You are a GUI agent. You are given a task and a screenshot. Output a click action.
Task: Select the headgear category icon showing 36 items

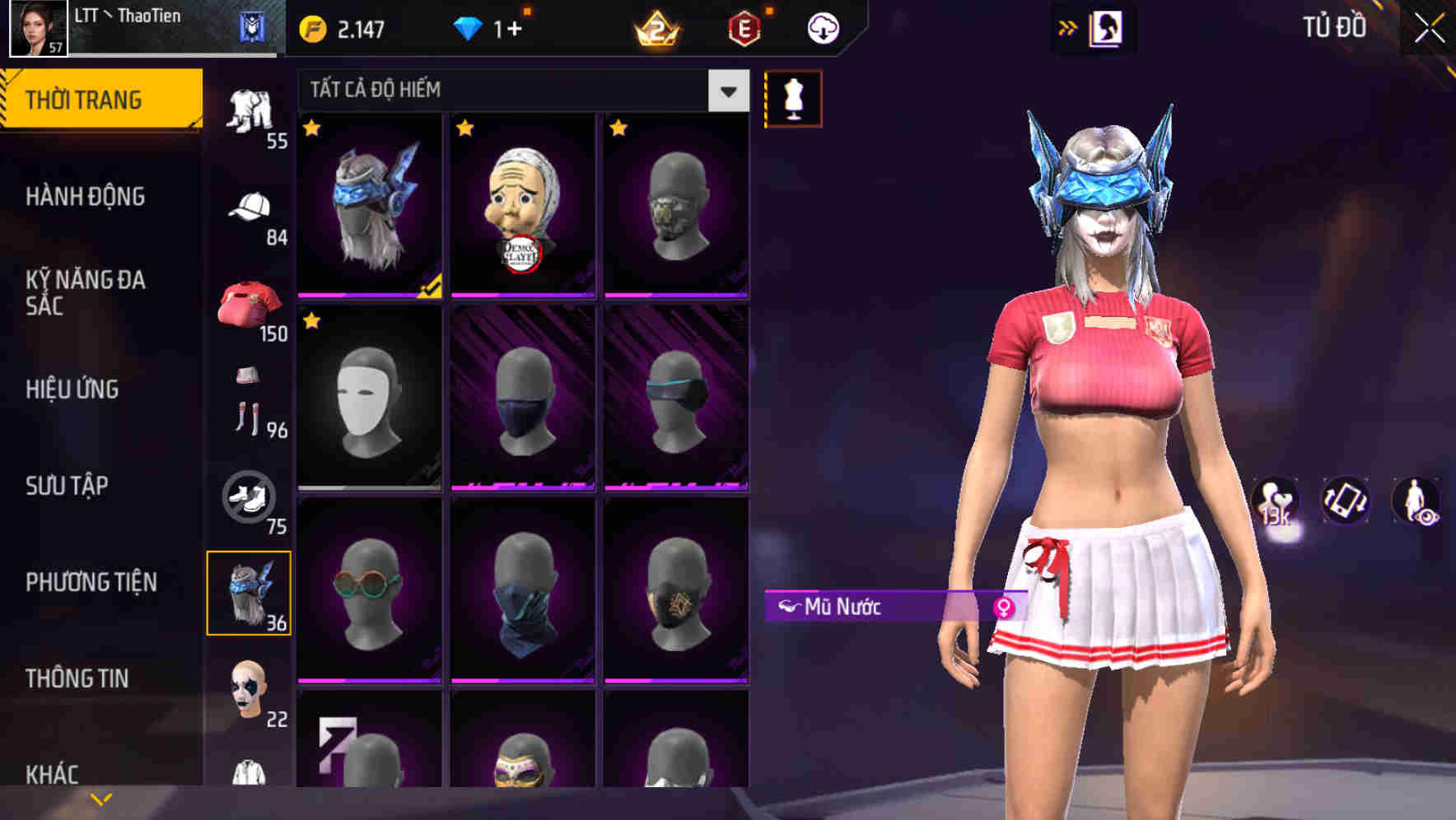(250, 591)
